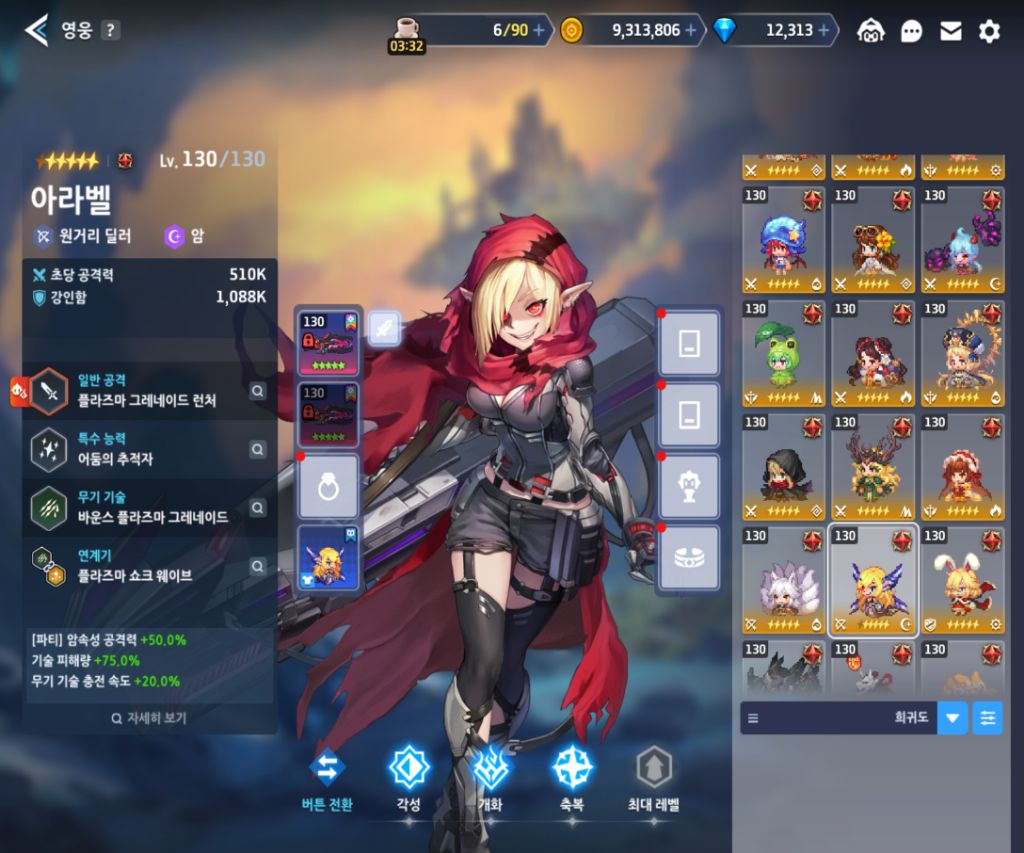Viewport: 1024px width, 853px height.
Task: Buy more blue gems
Action: (825, 30)
